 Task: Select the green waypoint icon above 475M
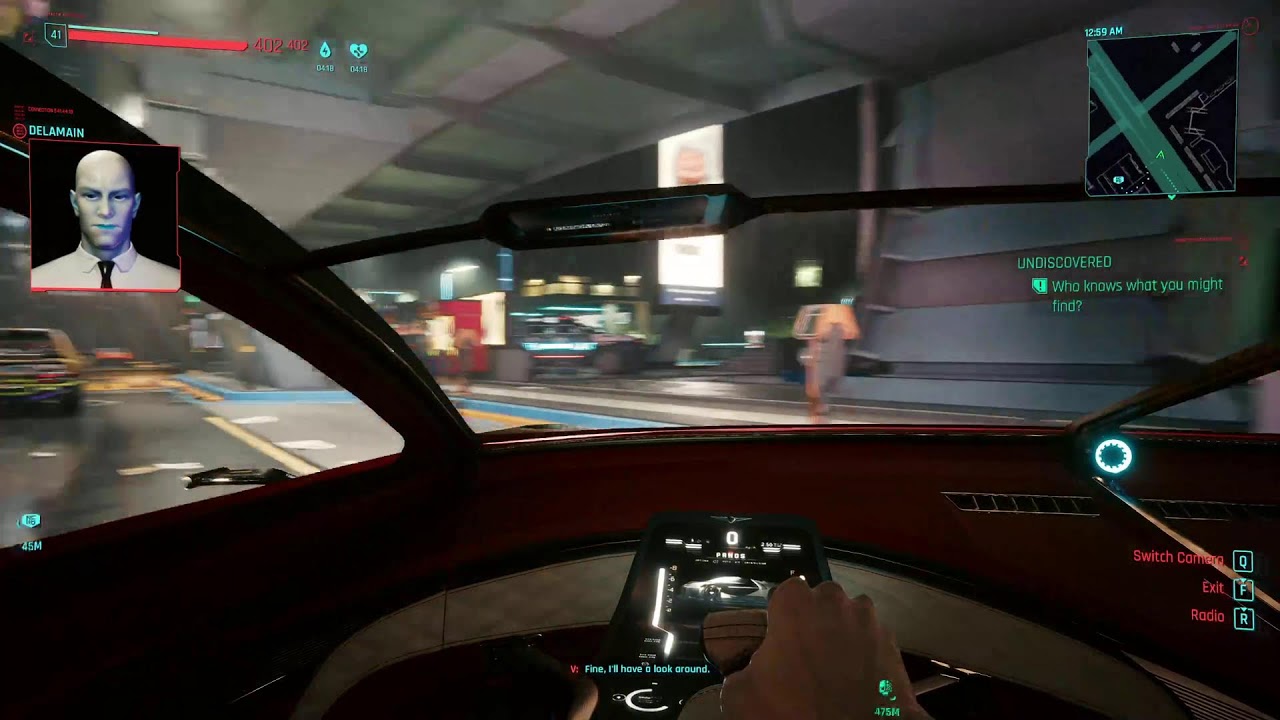coord(884,688)
